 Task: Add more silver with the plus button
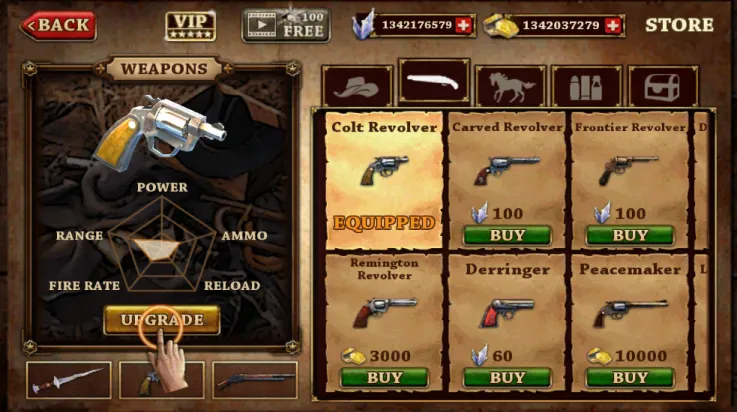[x=463, y=25]
